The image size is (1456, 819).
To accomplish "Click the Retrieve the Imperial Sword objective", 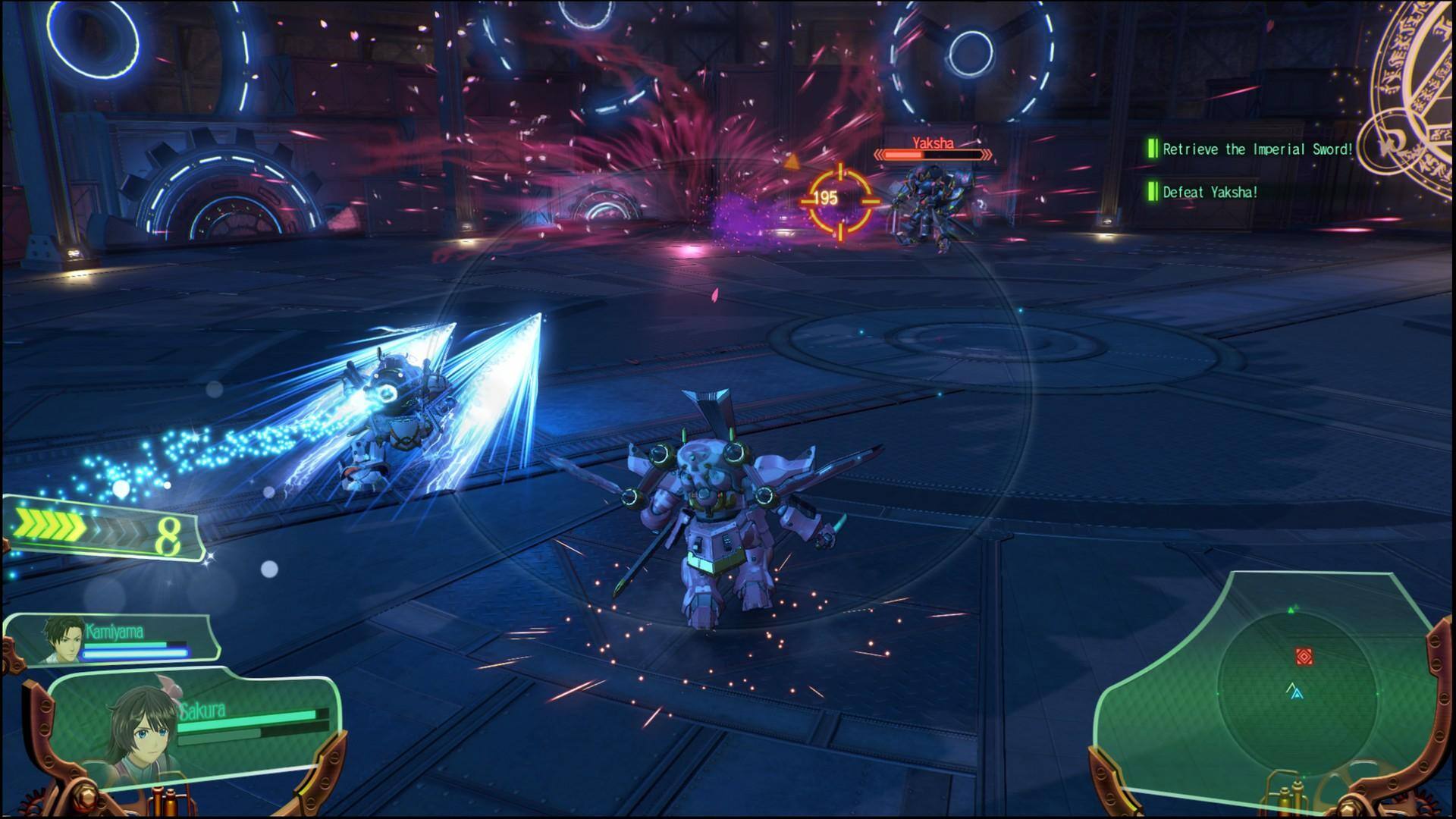I will [1257, 149].
